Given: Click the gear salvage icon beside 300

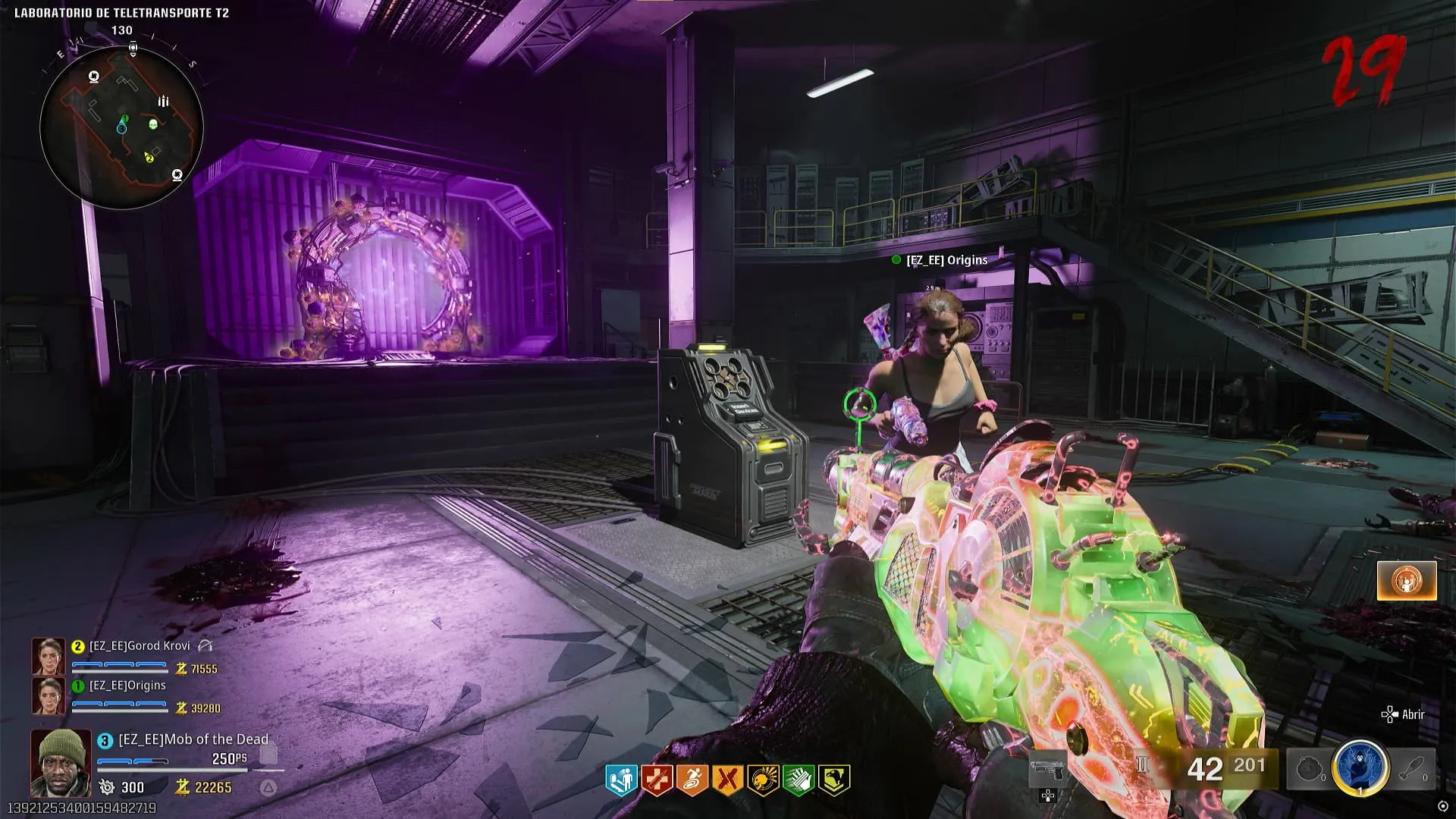Looking at the screenshot, I should tap(107, 787).
